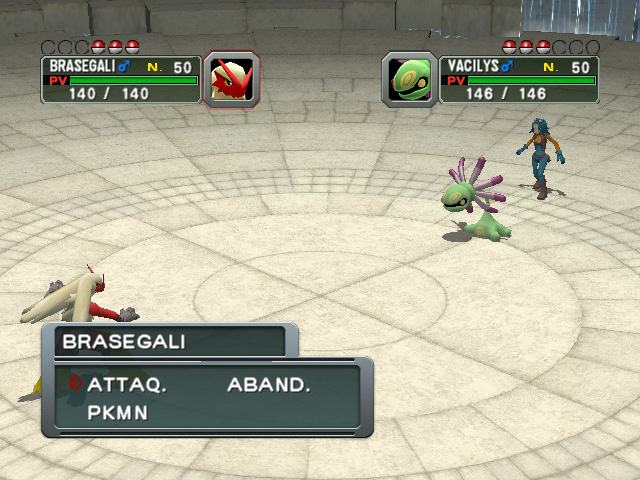
Task: Select the ATTAQ. battle command
Action: 126,384
